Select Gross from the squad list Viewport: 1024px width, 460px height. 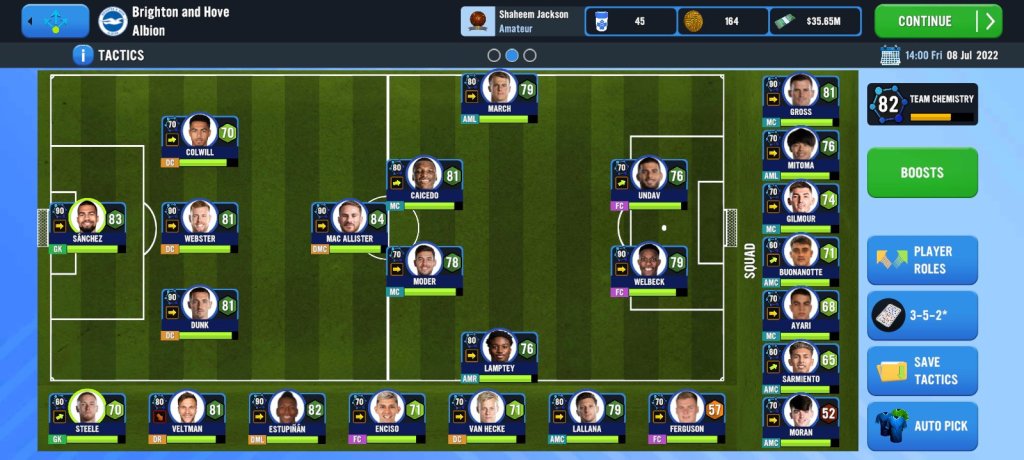coord(800,98)
